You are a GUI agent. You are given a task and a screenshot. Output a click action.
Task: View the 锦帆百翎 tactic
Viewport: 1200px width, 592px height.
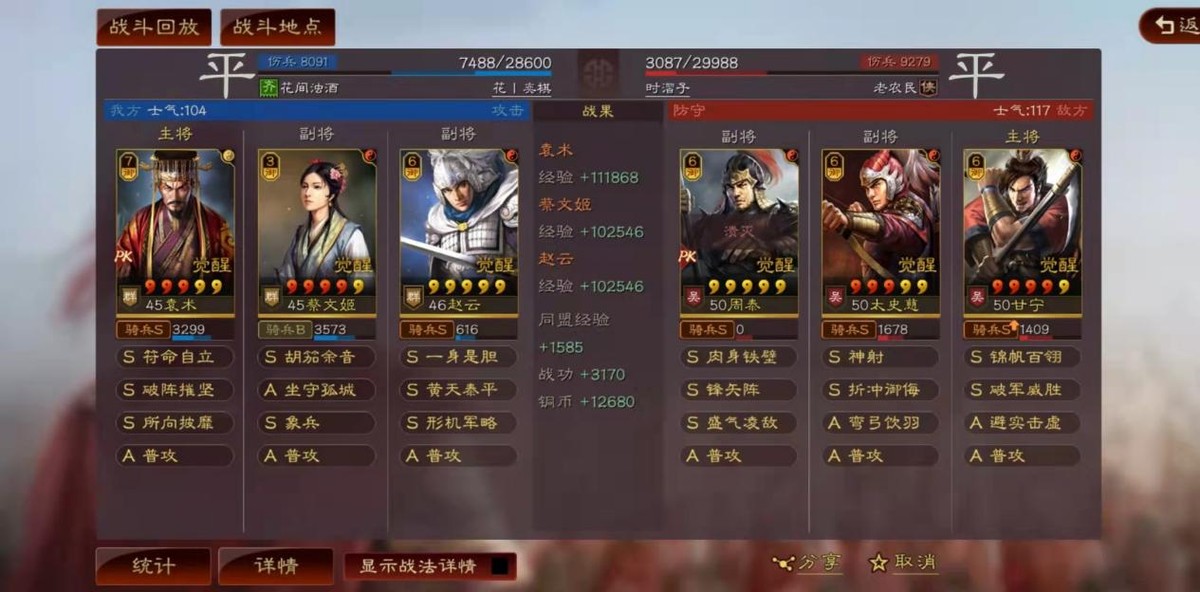click(1022, 357)
